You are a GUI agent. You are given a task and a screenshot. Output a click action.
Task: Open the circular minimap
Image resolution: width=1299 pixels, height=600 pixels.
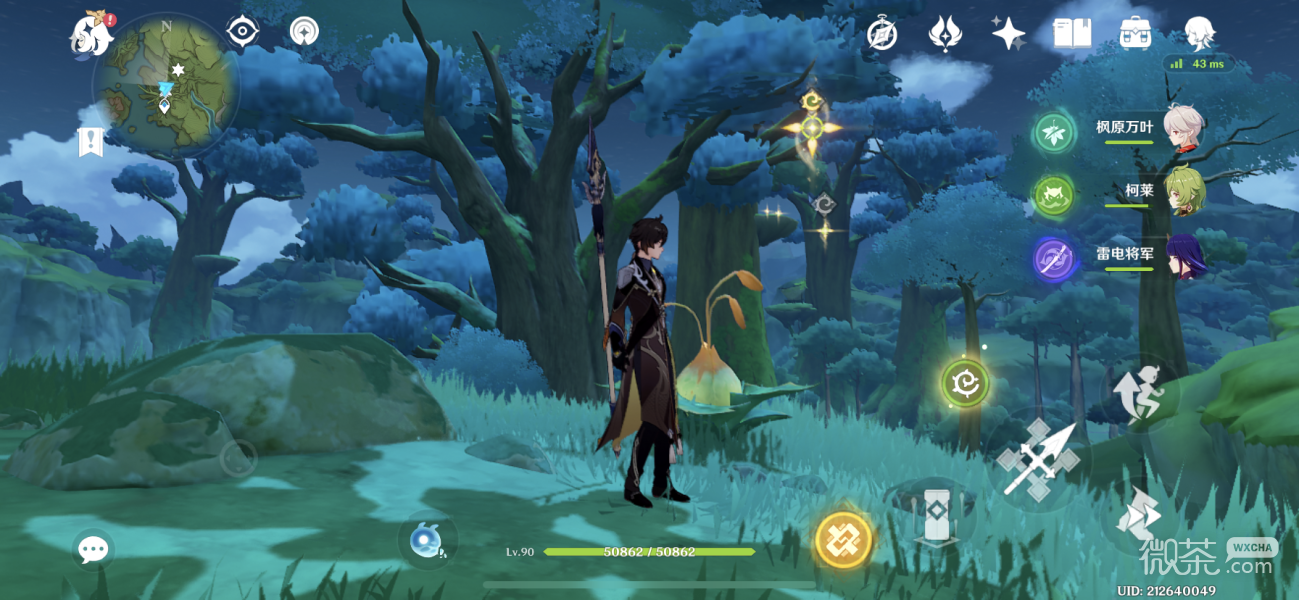[165, 85]
